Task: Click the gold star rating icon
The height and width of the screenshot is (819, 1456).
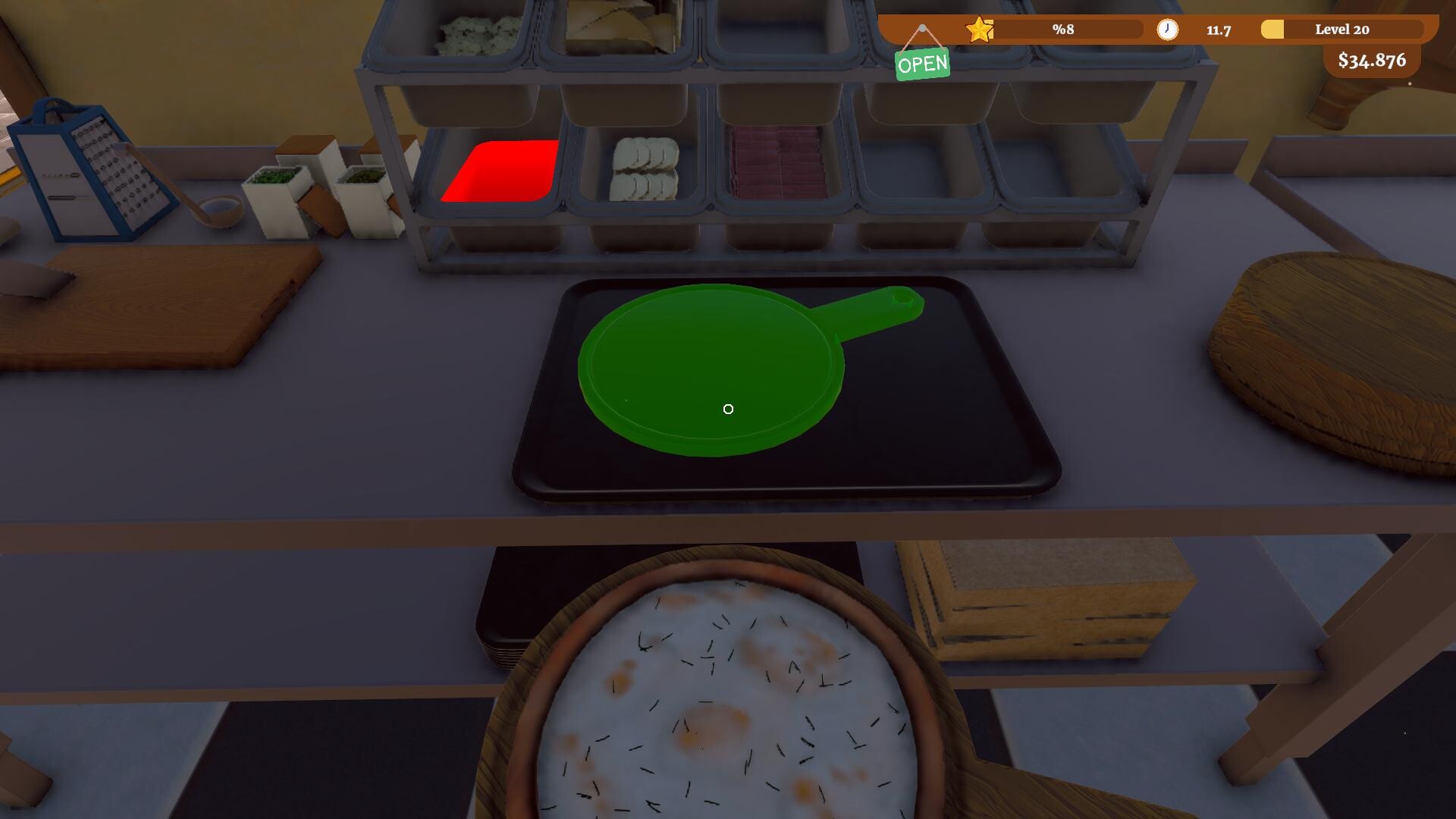Action: pos(979,30)
